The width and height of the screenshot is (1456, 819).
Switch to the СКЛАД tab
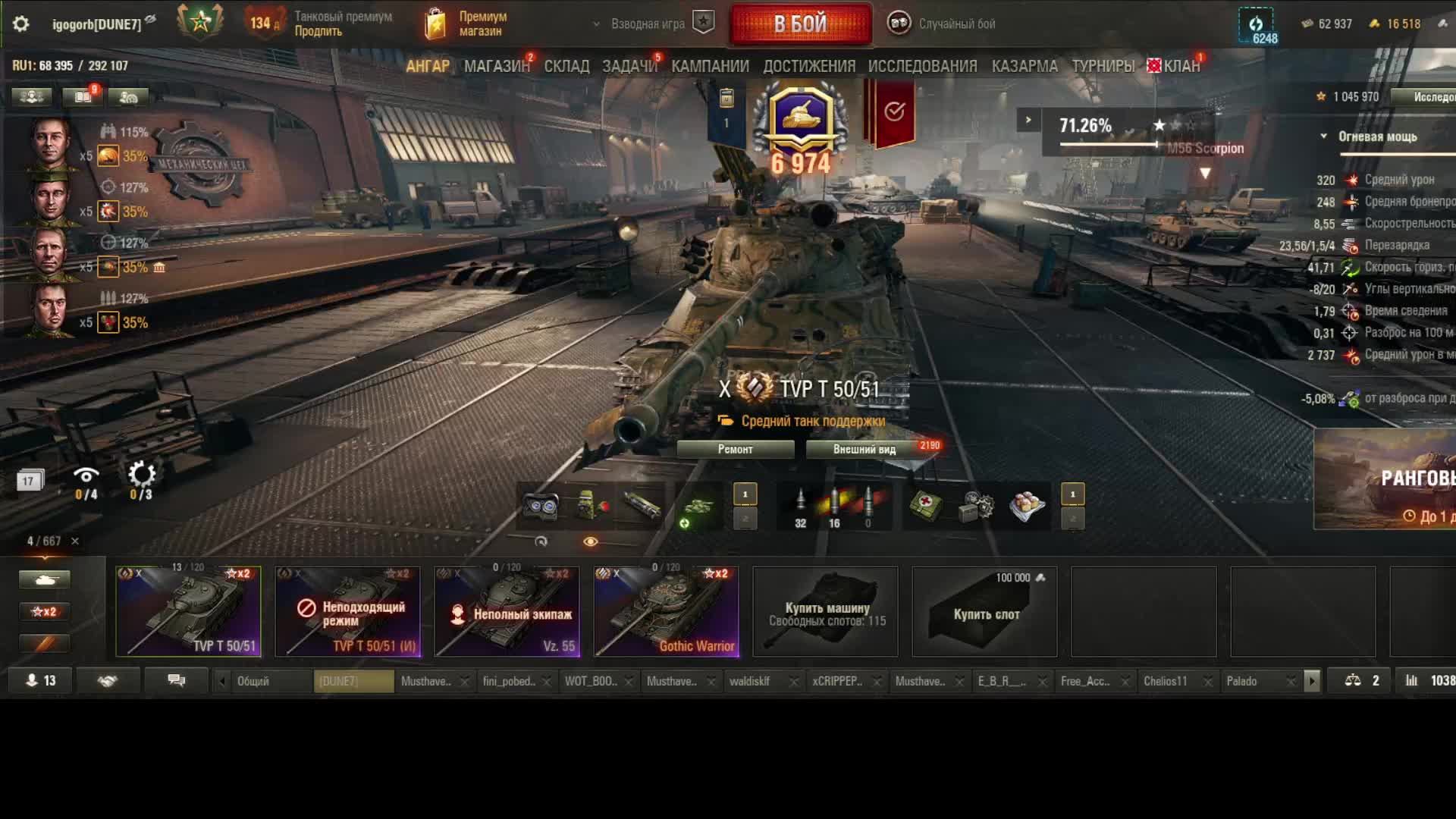pyautogui.click(x=566, y=67)
